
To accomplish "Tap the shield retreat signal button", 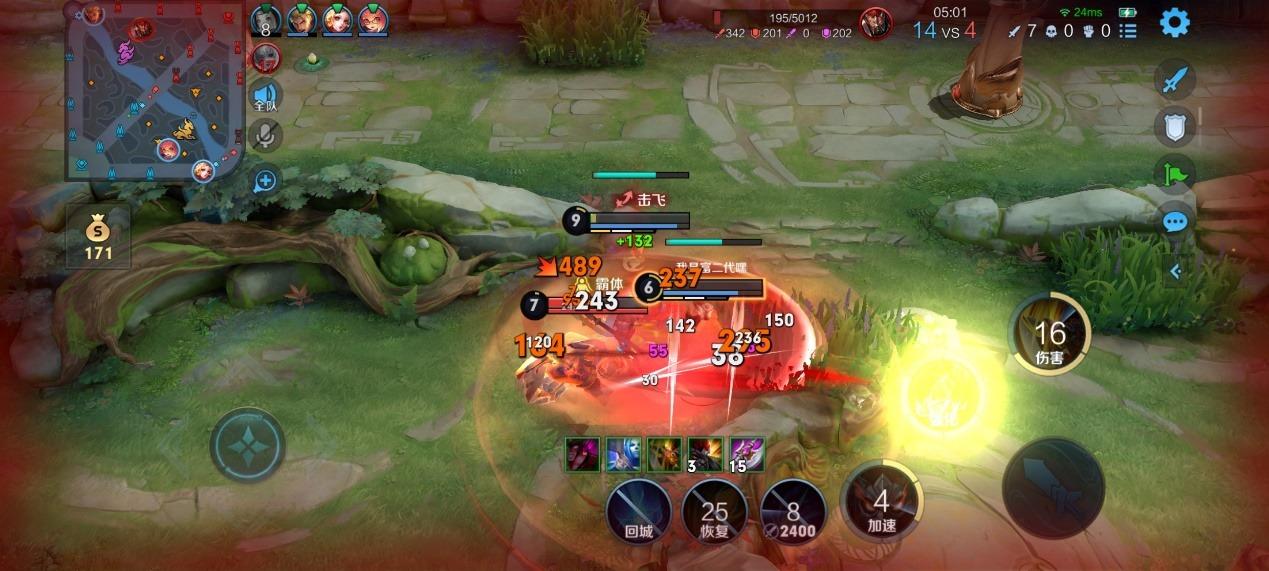I will (x=1175, y=127).
